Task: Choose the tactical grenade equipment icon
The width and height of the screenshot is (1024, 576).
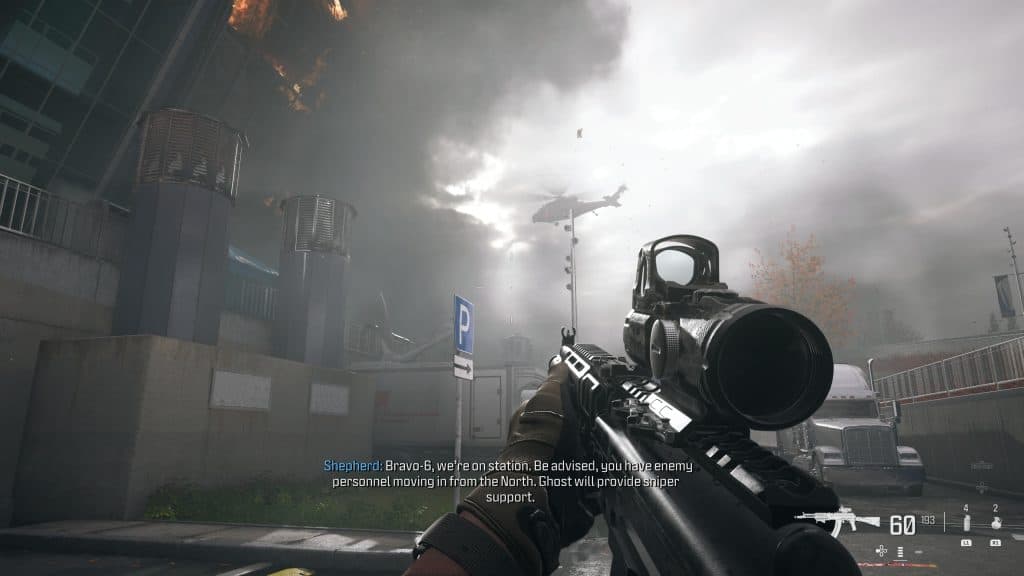Action: (966, 524)
